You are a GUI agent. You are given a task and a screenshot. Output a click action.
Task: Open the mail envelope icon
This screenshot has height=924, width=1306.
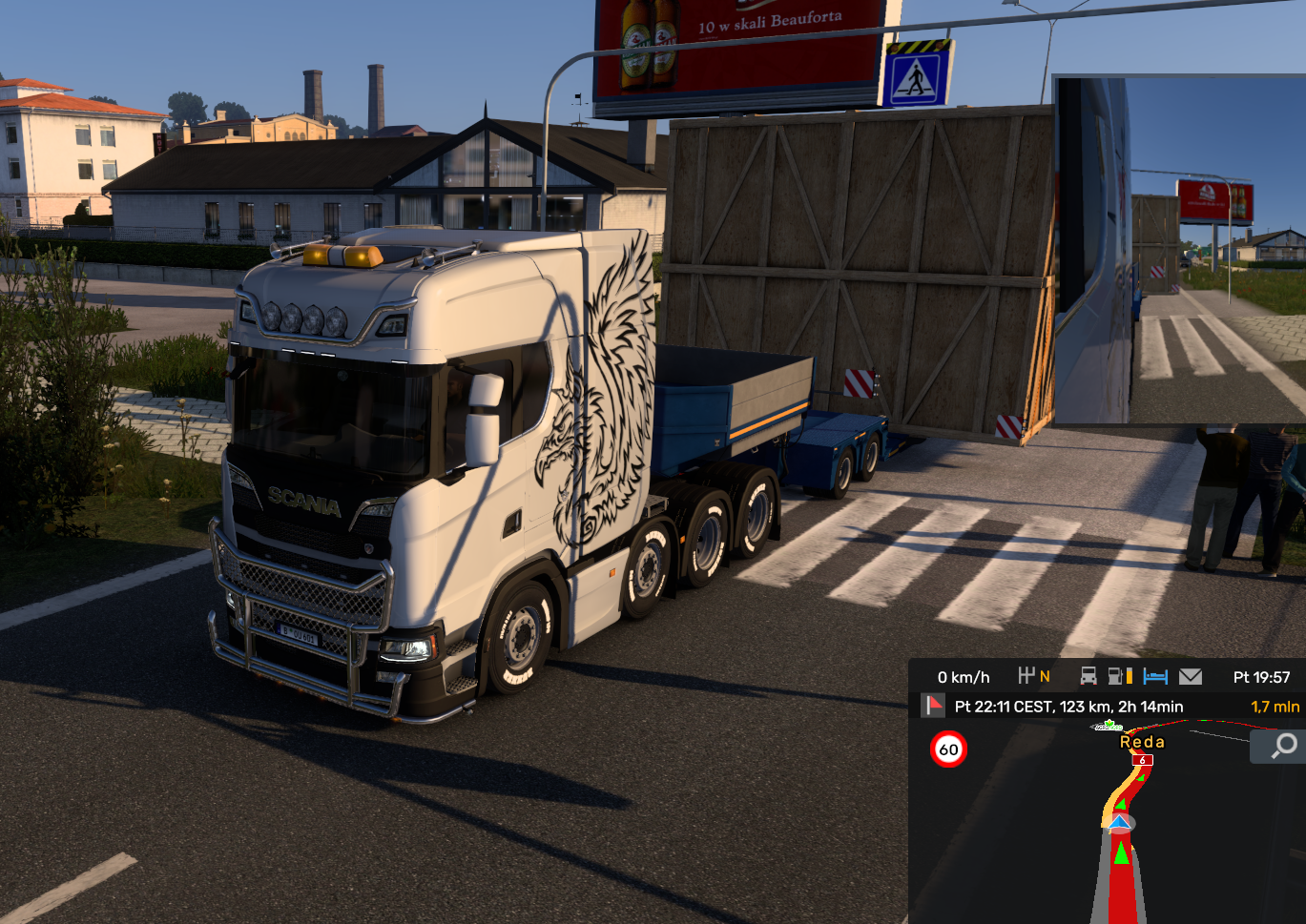click(1191, 676)
